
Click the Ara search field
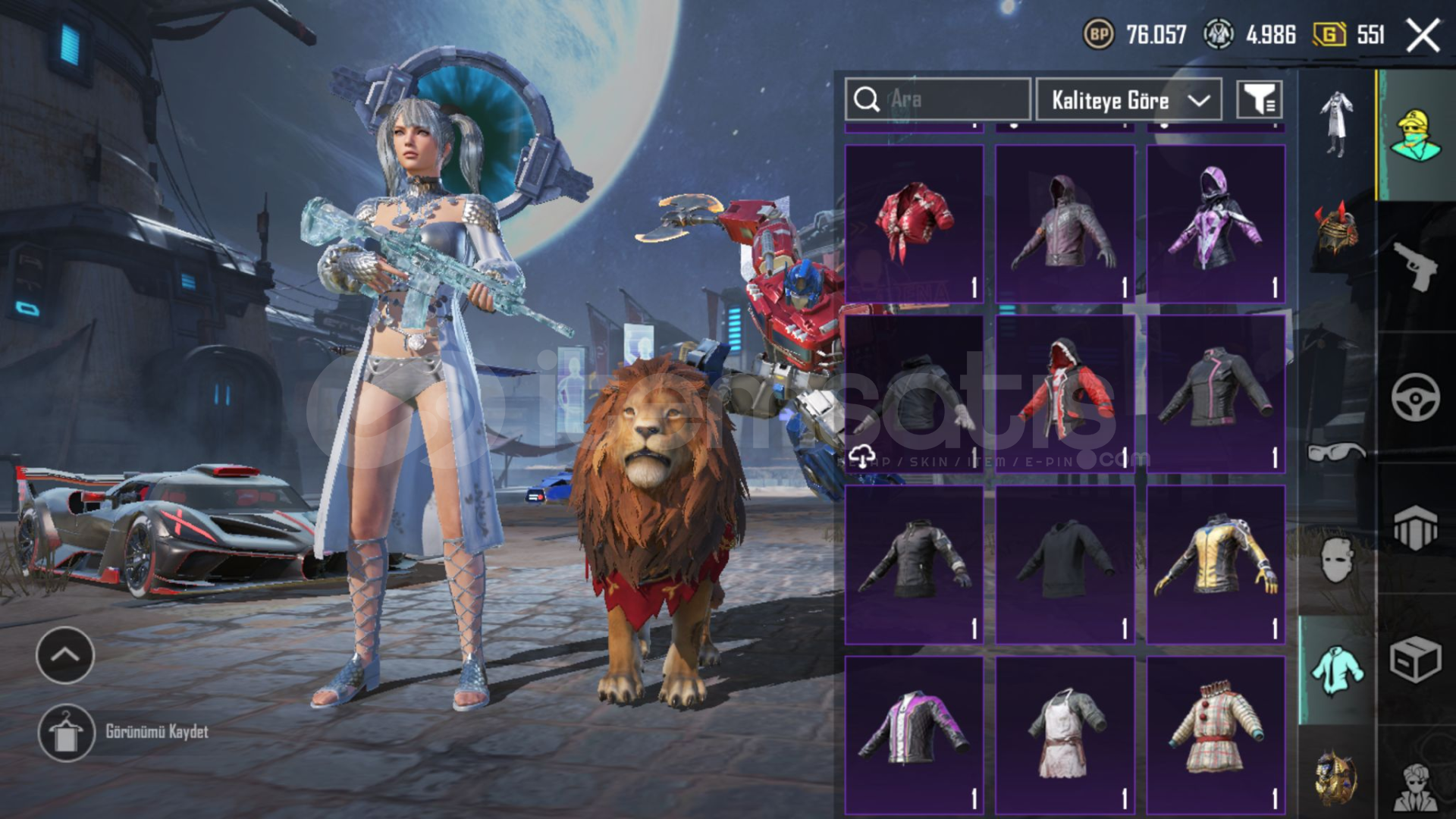point(937,99)
